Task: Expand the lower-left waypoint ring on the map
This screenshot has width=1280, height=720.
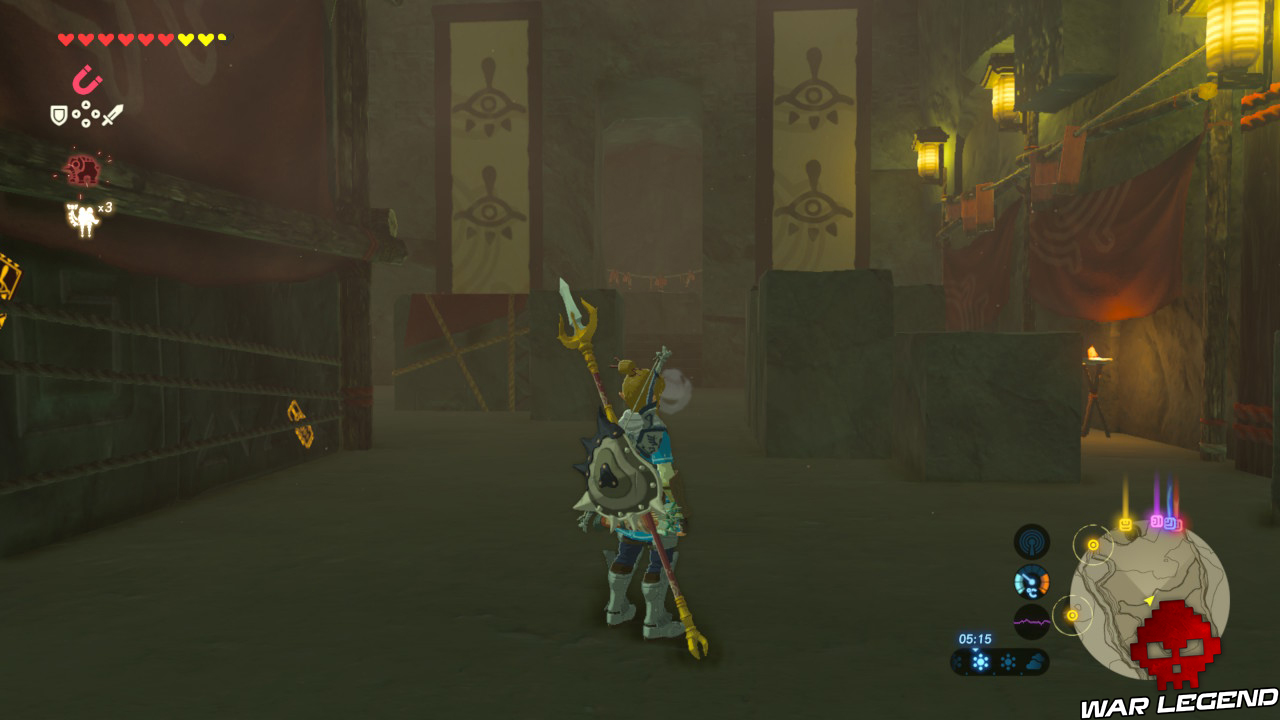Action: 1072,615
